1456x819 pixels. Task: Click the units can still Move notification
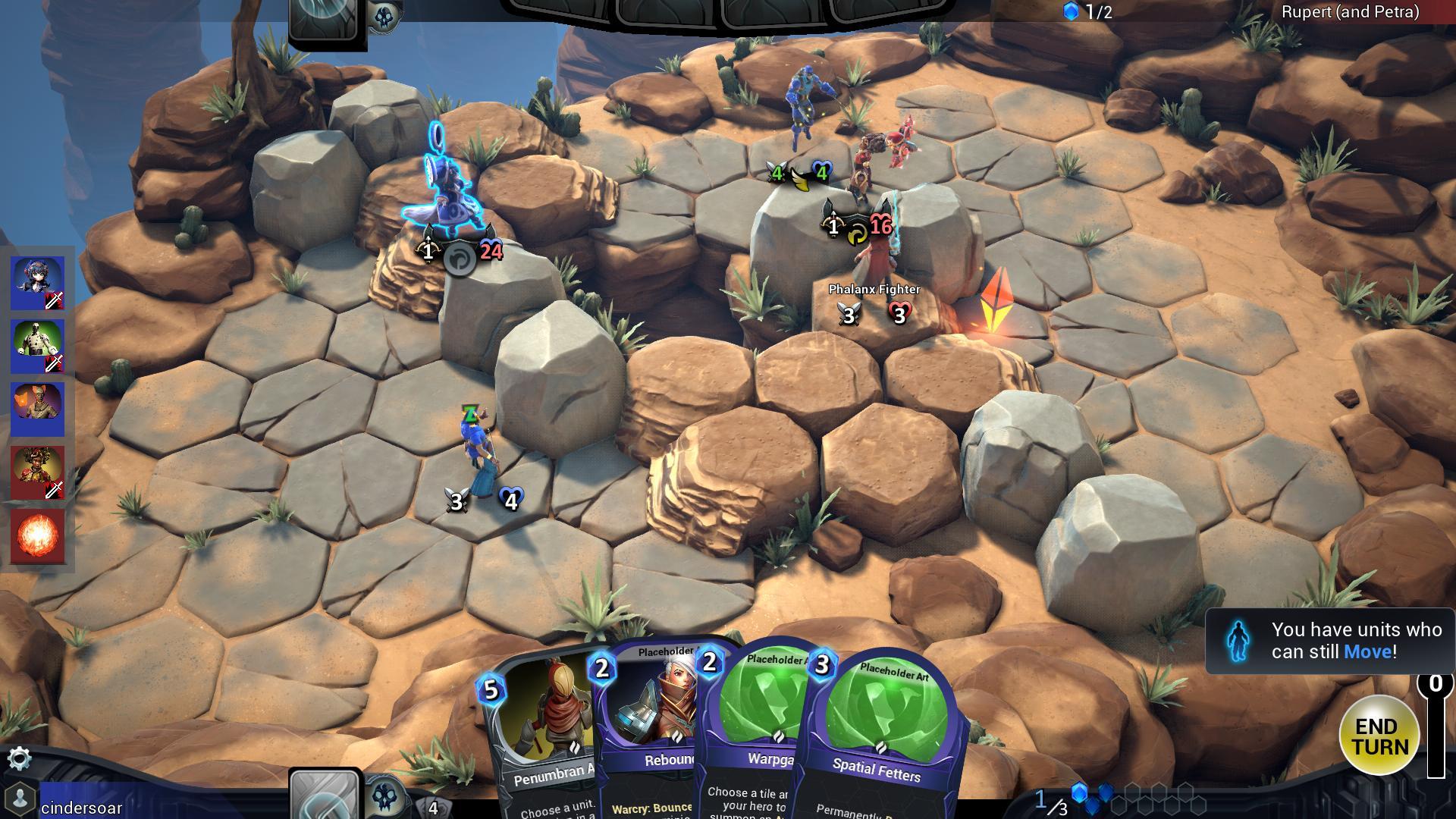pyautogui.click(x=1331, y=641)
